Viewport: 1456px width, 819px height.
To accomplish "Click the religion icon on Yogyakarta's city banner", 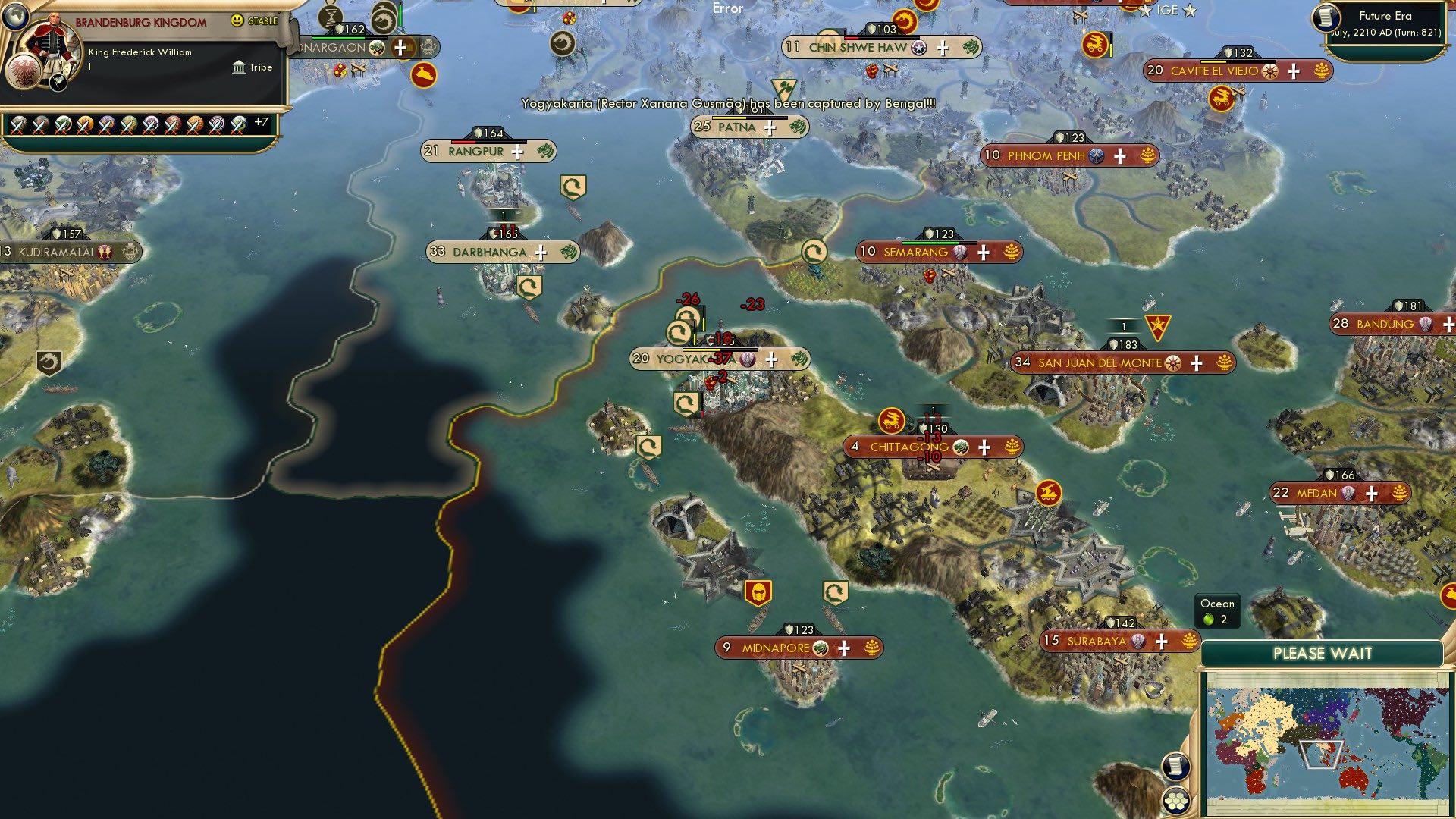I will coord(746,360).
